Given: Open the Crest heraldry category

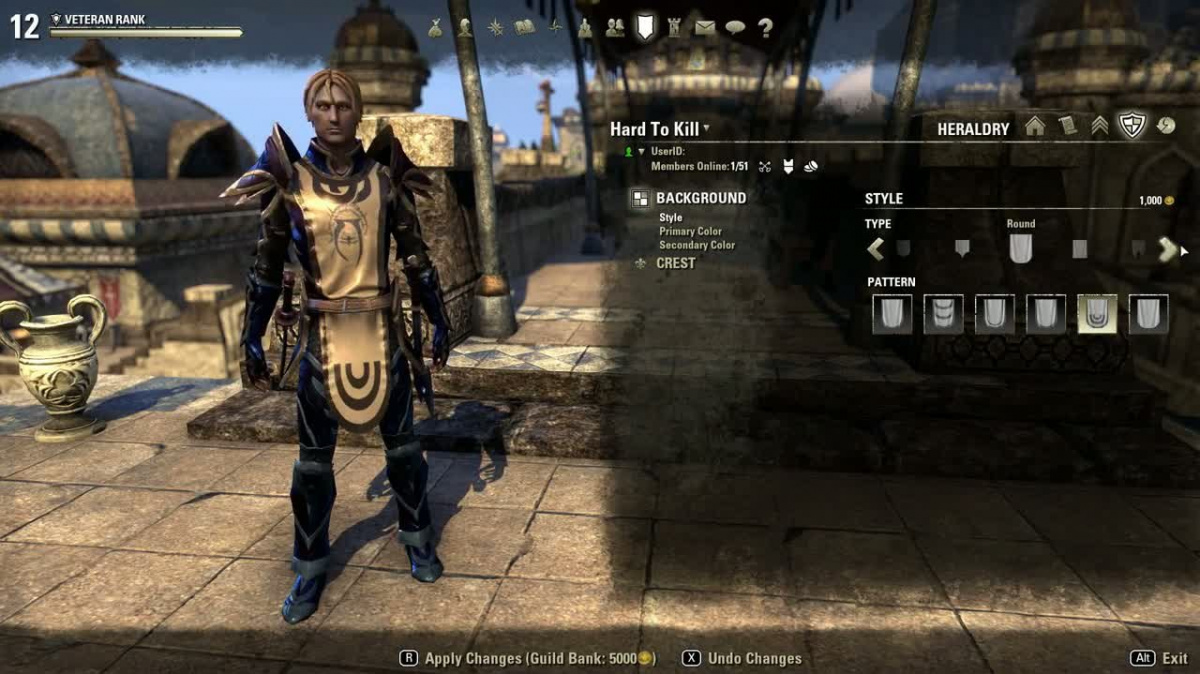Looking at the screenshot, I should point(675,263).
